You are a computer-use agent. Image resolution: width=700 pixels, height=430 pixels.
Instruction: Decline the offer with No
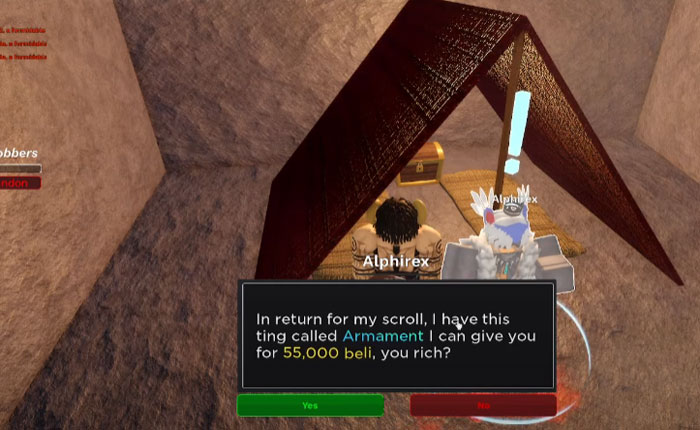pos(483,405)
